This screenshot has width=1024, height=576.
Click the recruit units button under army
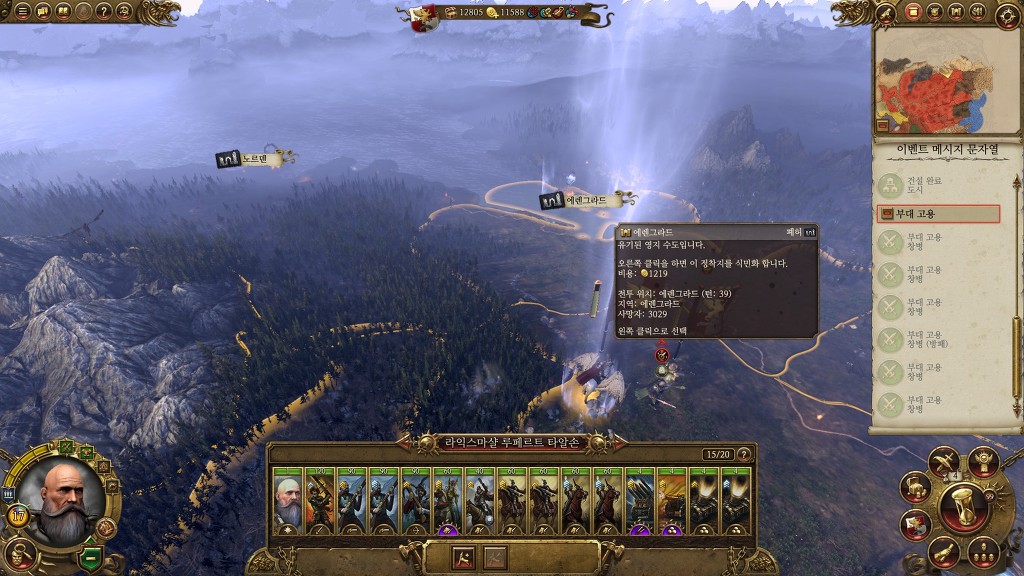pyautogui.click(x=464, y=558)
